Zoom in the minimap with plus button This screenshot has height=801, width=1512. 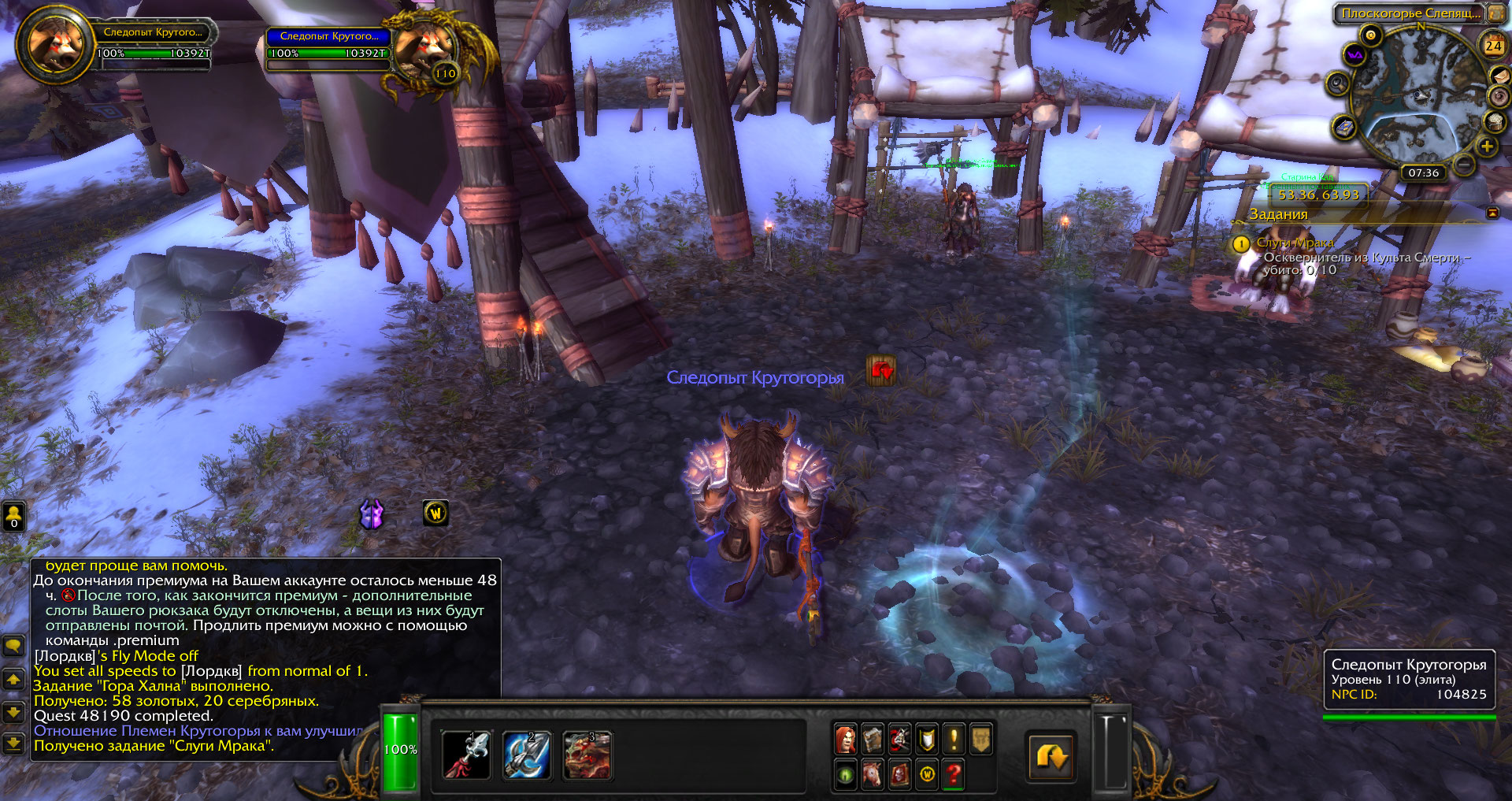tap(1486, 146)
